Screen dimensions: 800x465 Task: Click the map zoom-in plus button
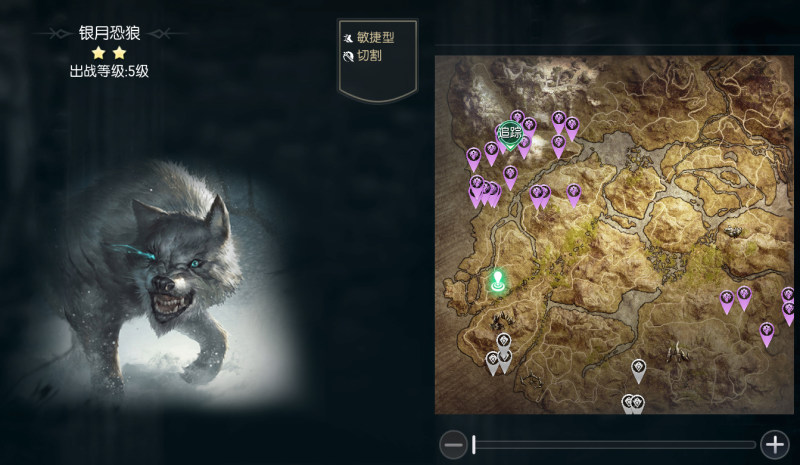pyautogui.click(x=774, y=444)
